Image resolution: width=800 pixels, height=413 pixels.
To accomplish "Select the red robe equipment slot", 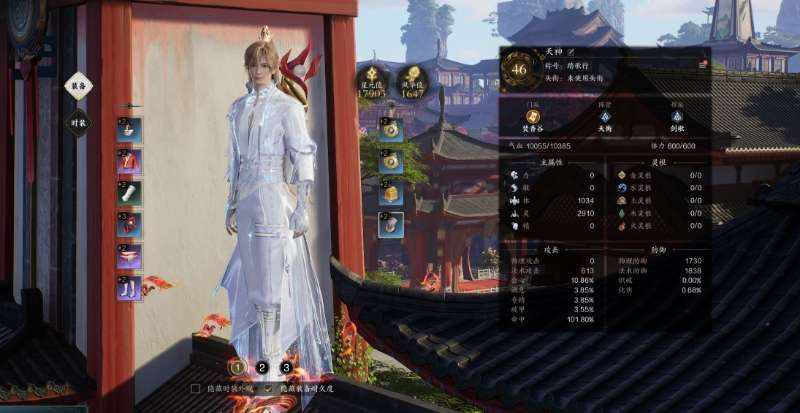I will 130,161.
